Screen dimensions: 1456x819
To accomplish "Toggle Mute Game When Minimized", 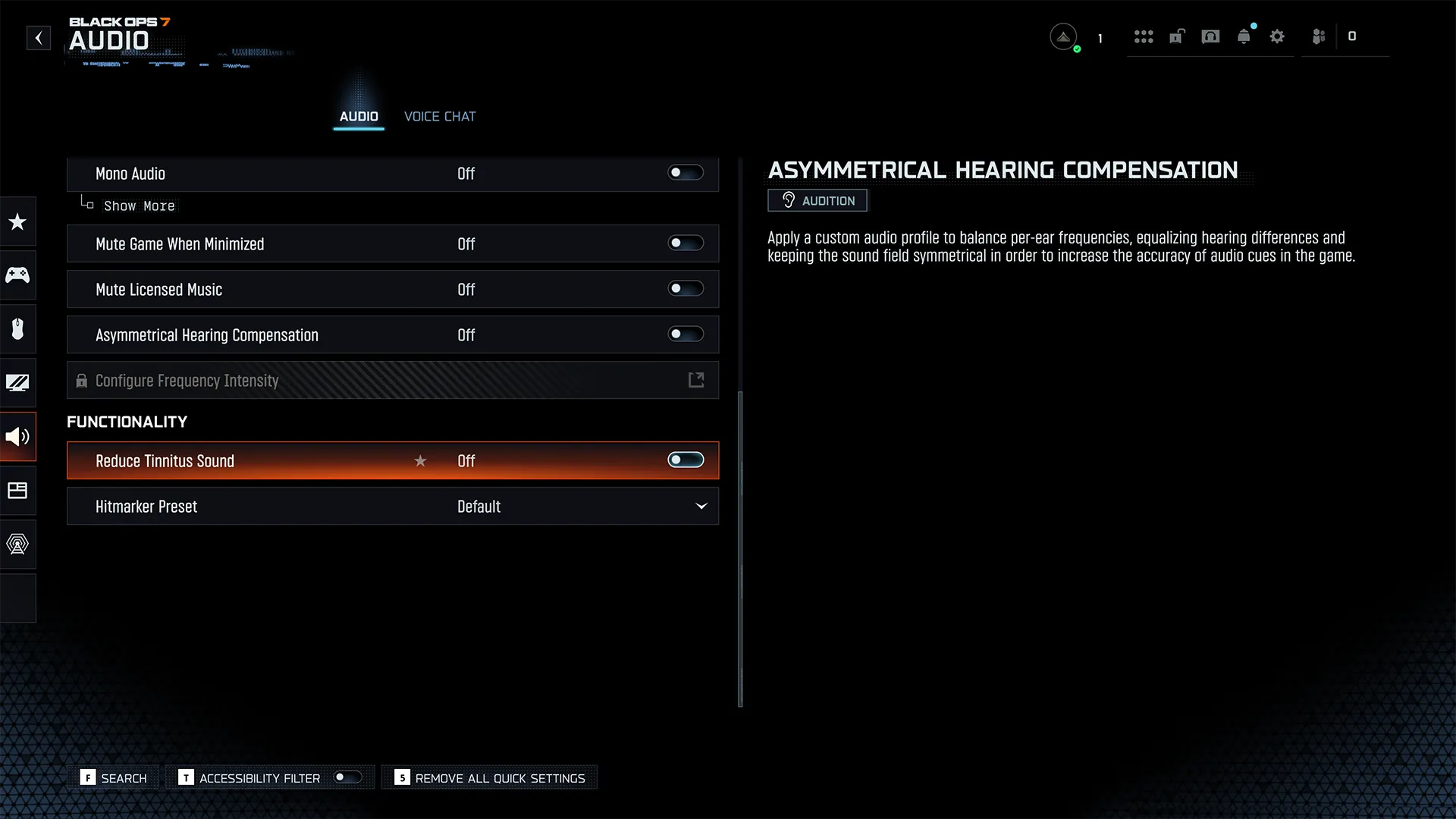I will (685, 243).
